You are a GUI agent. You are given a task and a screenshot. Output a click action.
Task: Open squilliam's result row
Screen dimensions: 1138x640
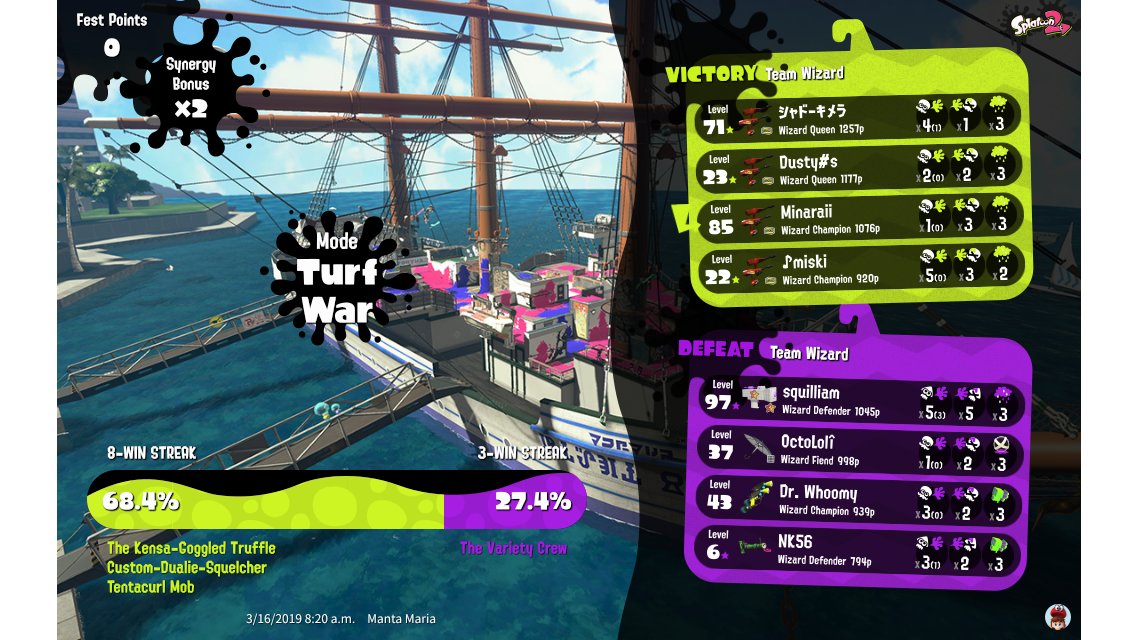[x=862, y=402]
